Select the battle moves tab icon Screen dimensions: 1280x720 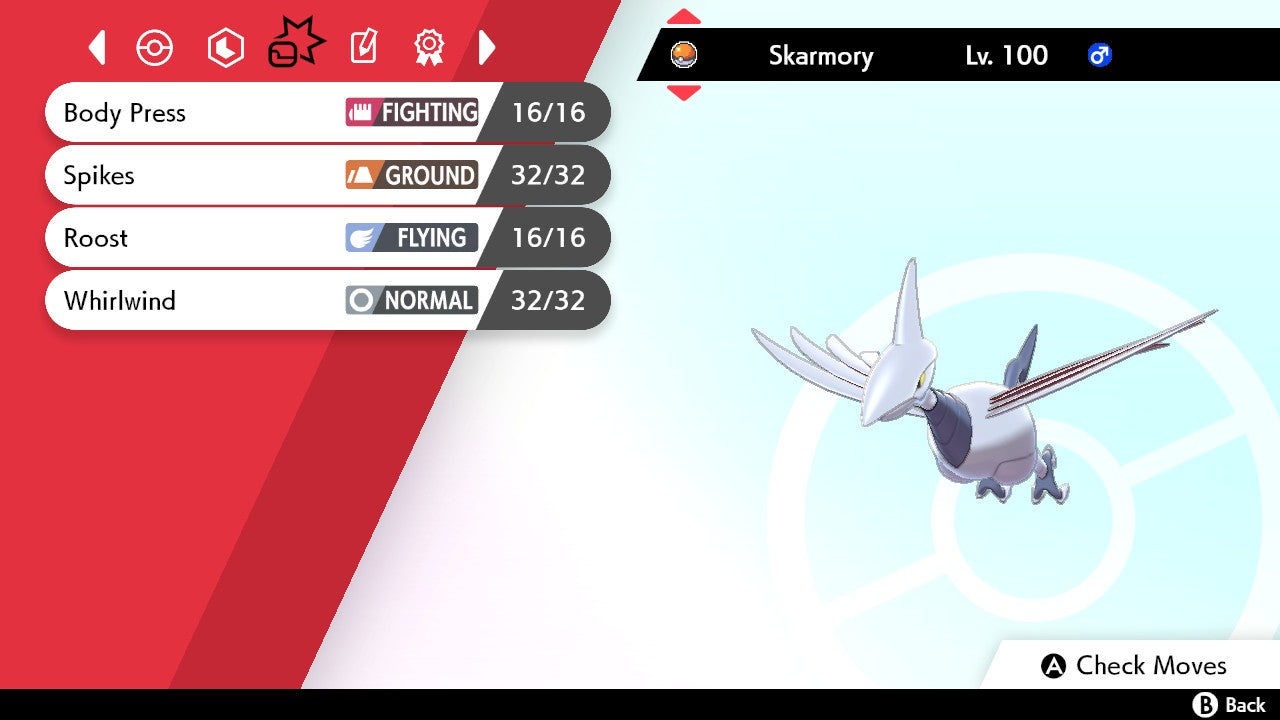click(296, 45)
